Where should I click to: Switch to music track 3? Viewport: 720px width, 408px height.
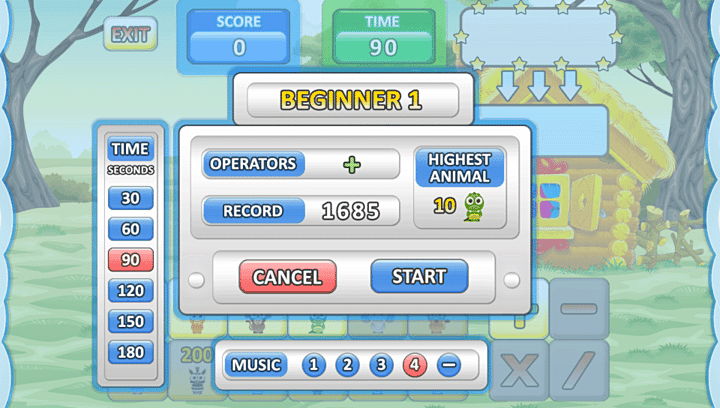(x=381, y=365)
